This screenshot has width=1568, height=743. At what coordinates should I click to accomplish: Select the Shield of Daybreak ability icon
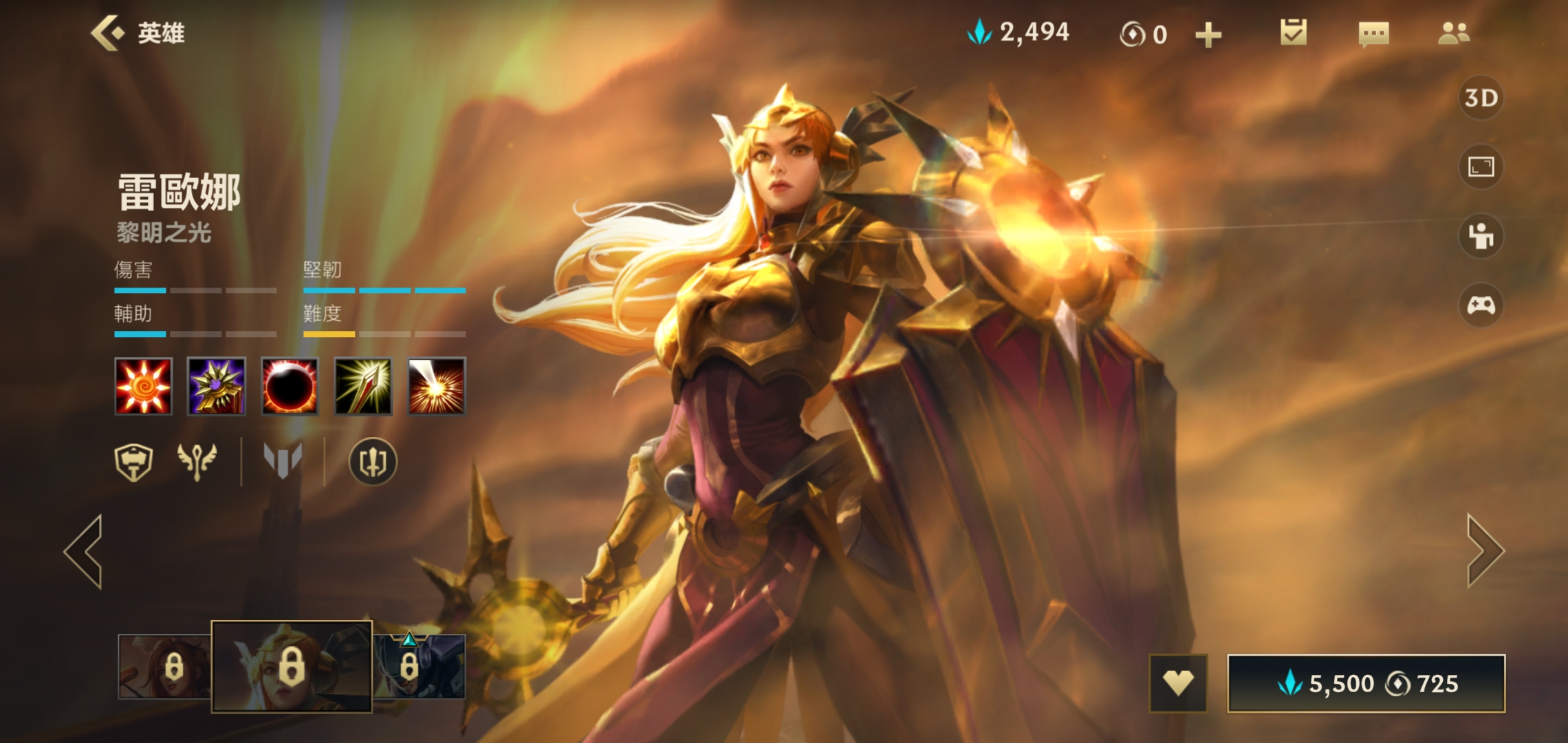[217, 386]
